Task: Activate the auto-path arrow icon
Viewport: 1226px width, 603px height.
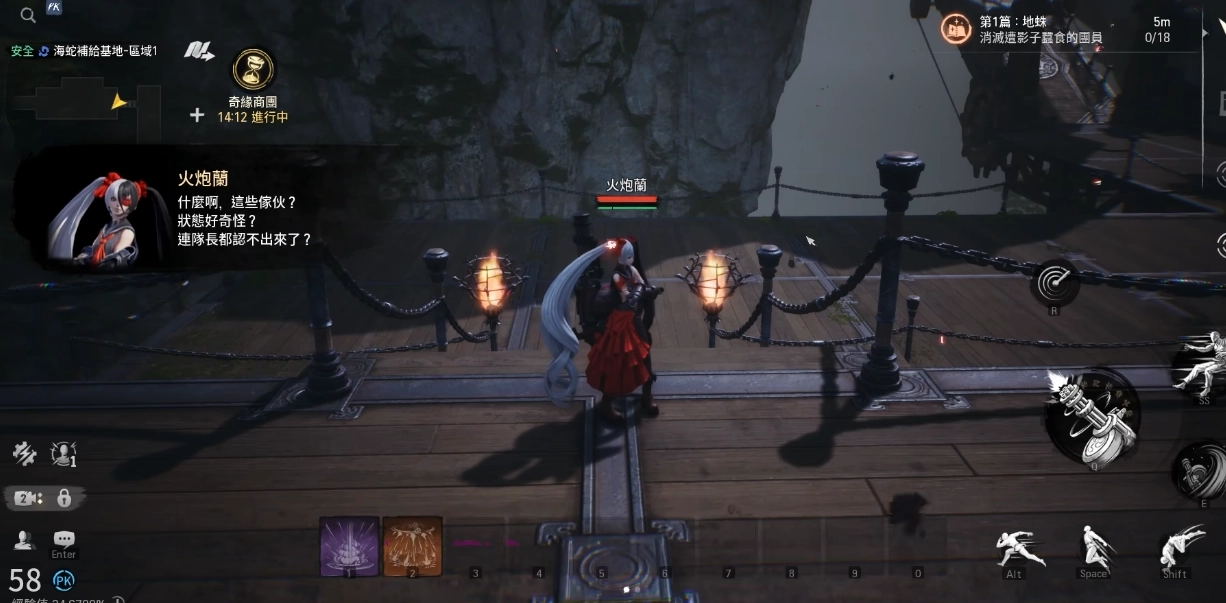Action: (x=199, y=51)
